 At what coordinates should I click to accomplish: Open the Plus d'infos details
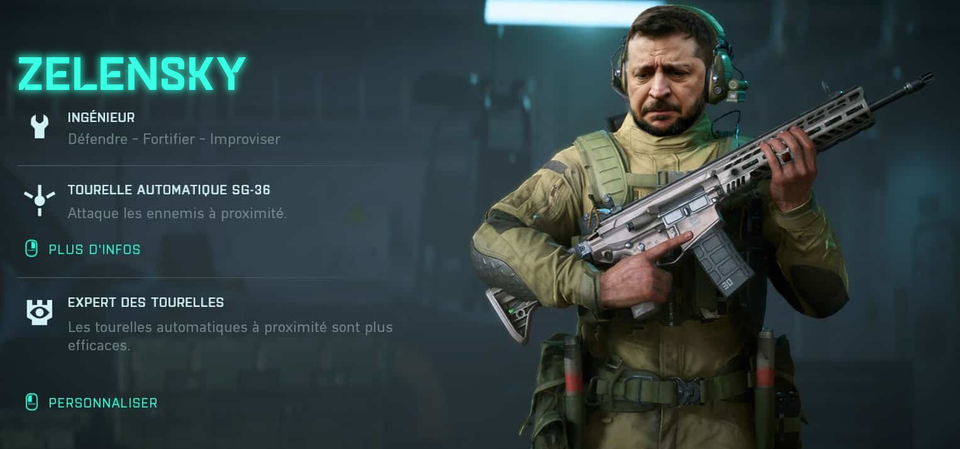[x=93, y=249]
